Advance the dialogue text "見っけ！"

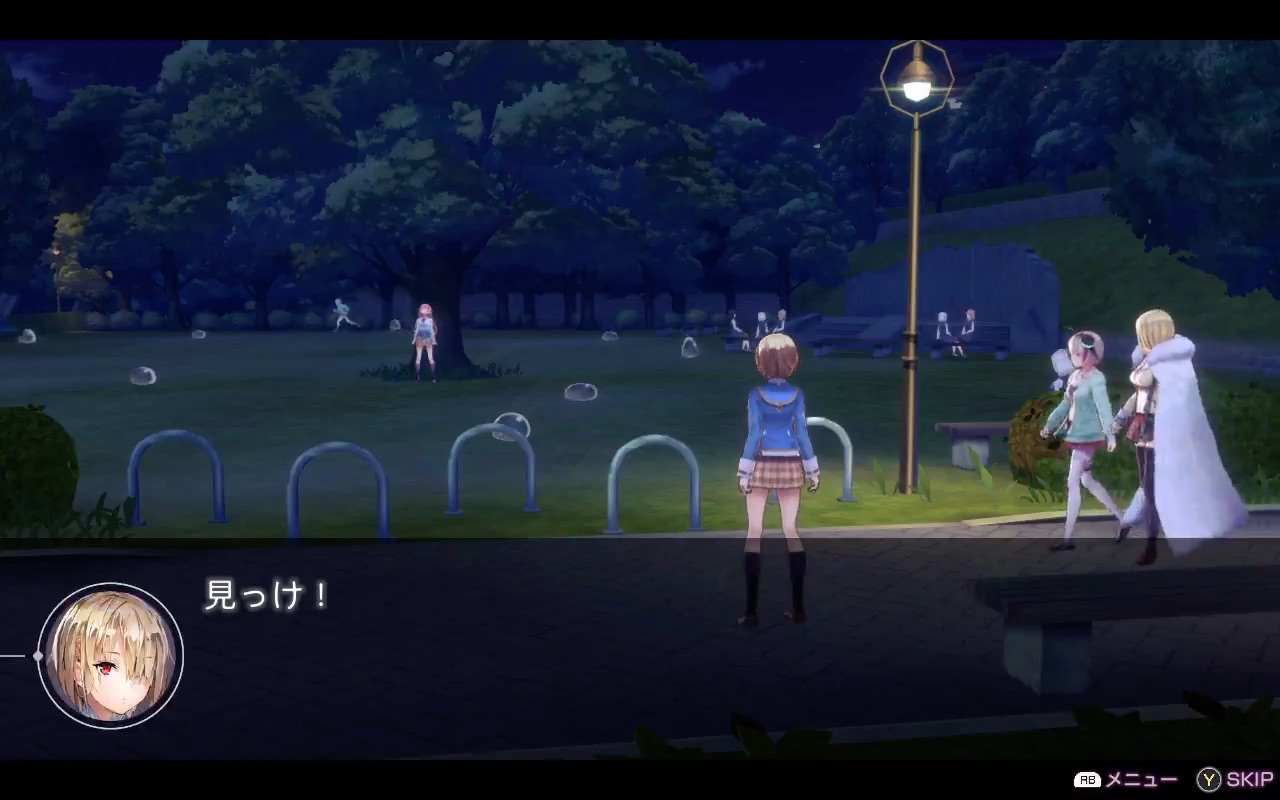[266, 596]
